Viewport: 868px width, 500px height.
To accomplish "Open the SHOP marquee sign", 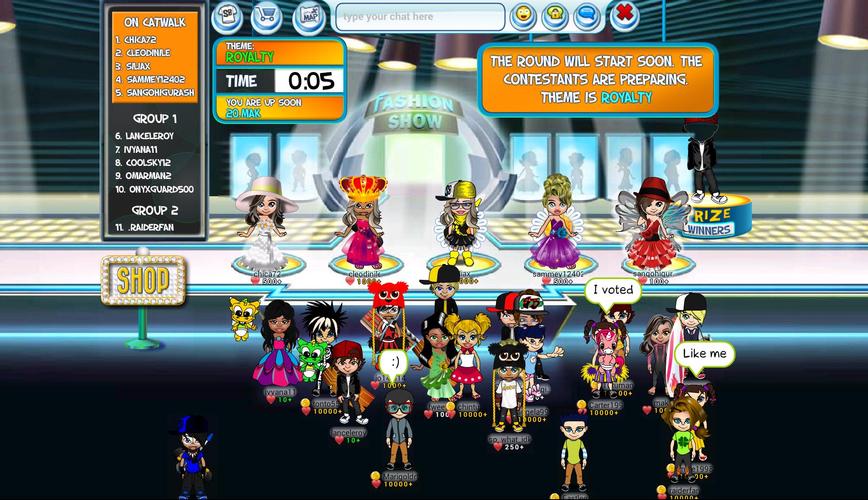I will coord(144,279).
